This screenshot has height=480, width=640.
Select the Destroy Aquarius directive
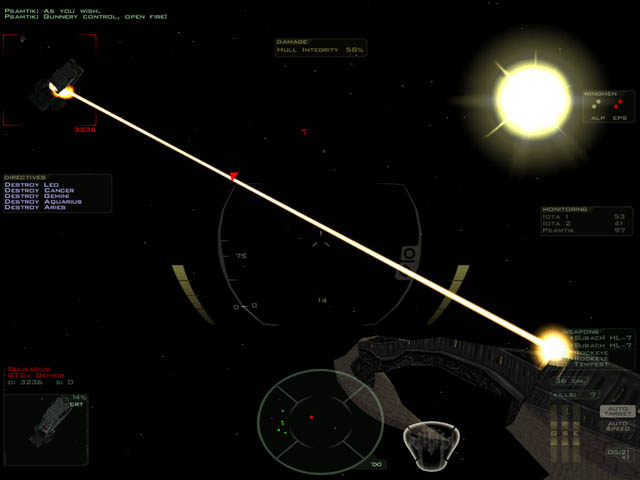[x=43, y=202]
